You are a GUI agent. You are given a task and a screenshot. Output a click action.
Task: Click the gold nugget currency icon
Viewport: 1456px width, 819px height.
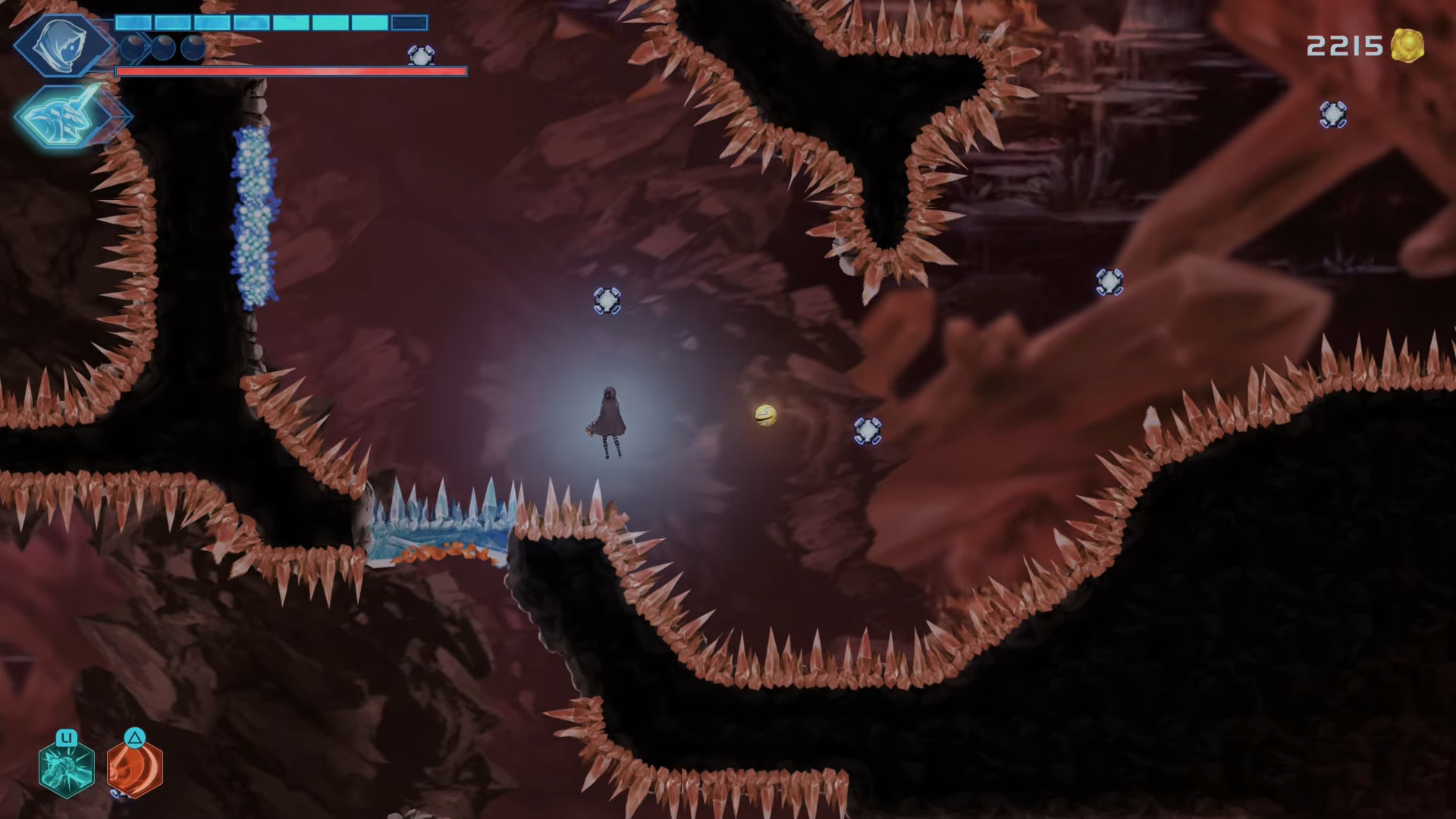click(x=1407, y=46)
